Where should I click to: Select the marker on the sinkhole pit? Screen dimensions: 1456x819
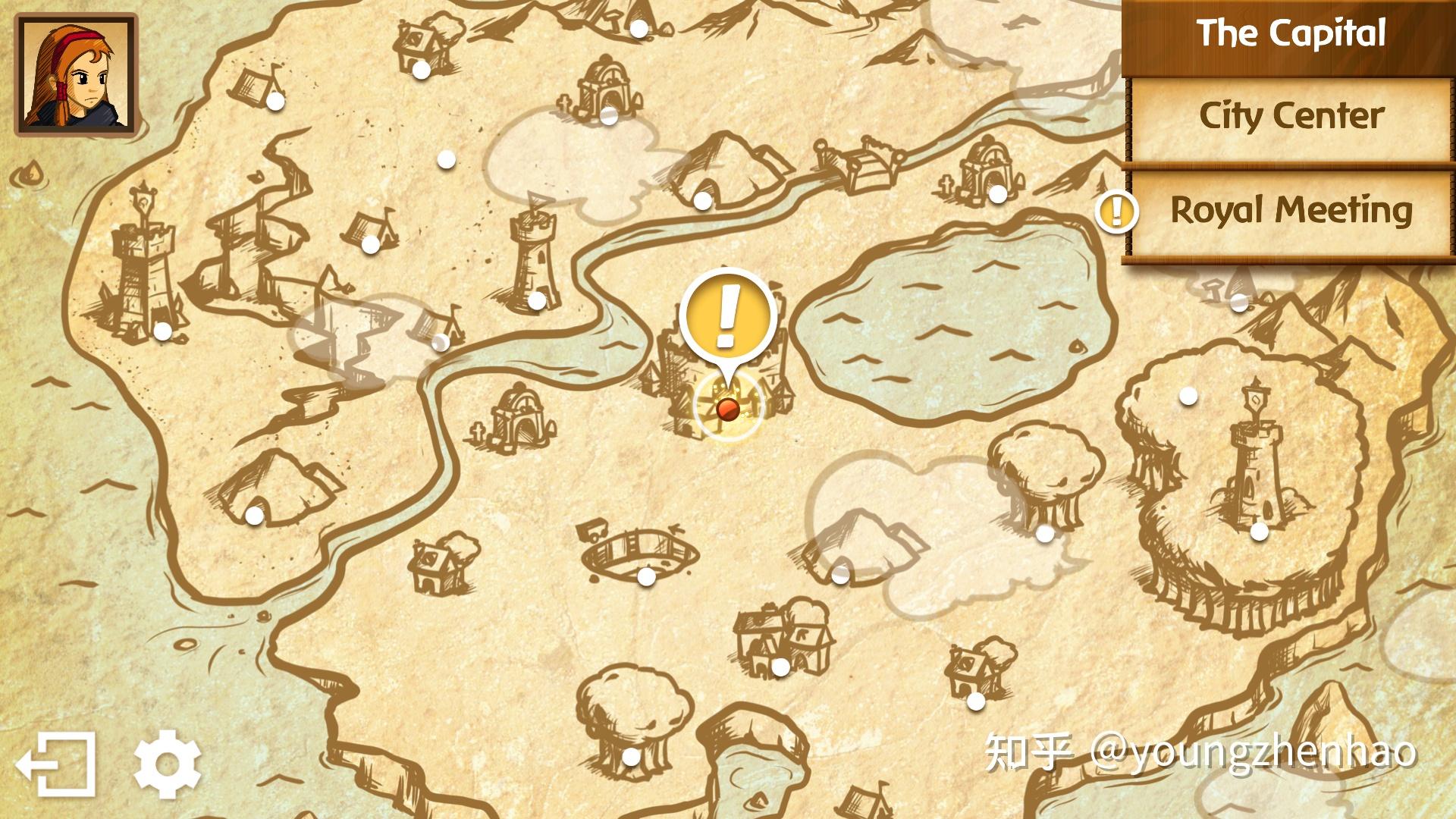[x=646, y=576]
